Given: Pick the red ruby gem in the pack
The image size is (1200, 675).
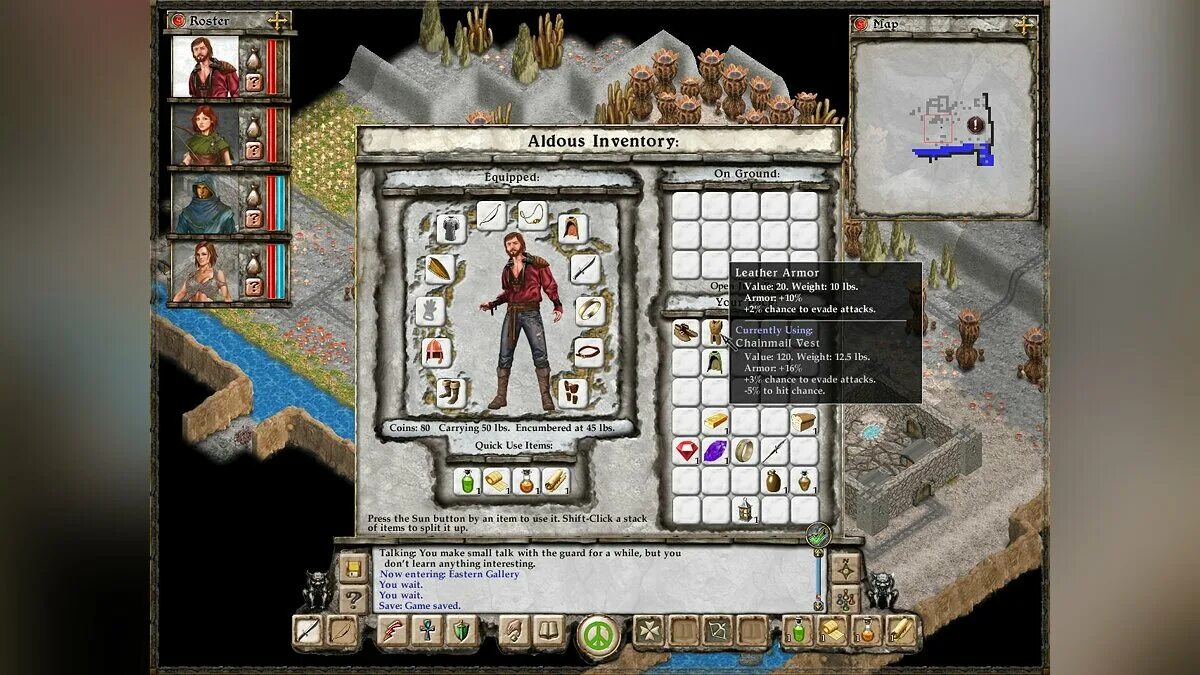Looking at the screenshot, I should coord(685,451).
